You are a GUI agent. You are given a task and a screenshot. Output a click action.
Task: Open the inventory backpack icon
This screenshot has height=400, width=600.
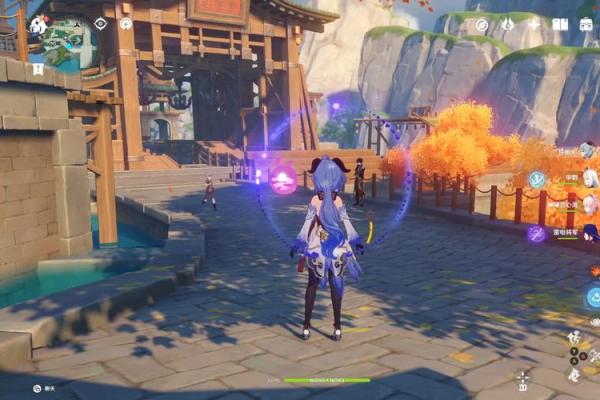coord(586,24)
